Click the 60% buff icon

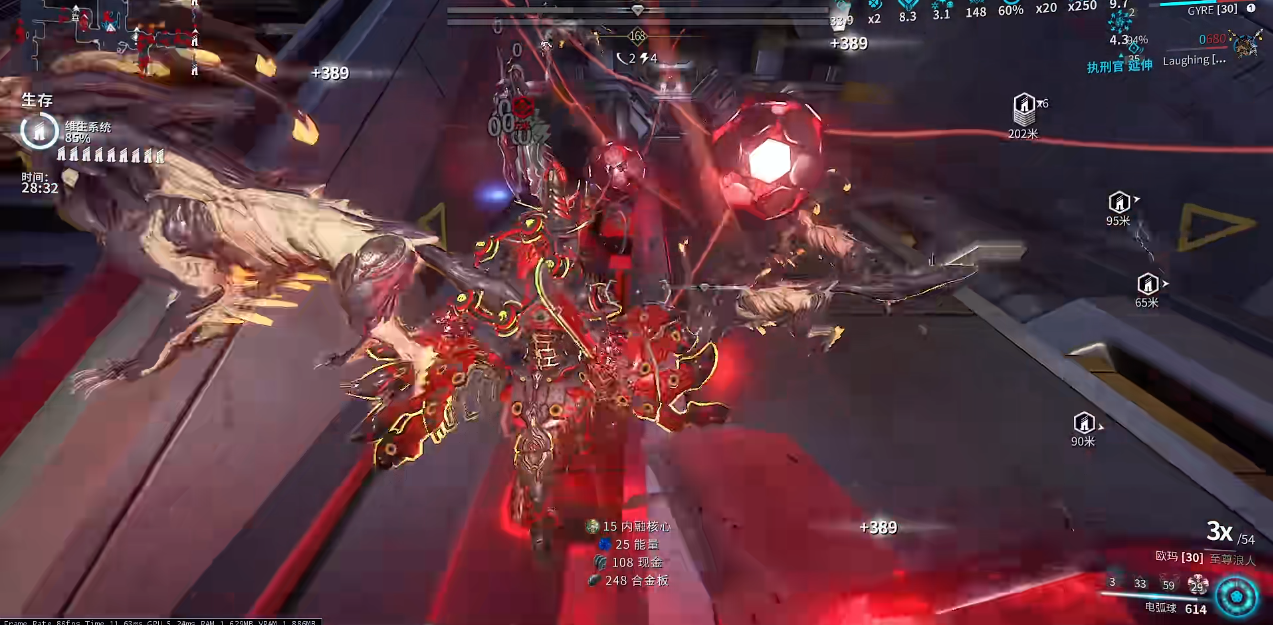pos(1010,4)
